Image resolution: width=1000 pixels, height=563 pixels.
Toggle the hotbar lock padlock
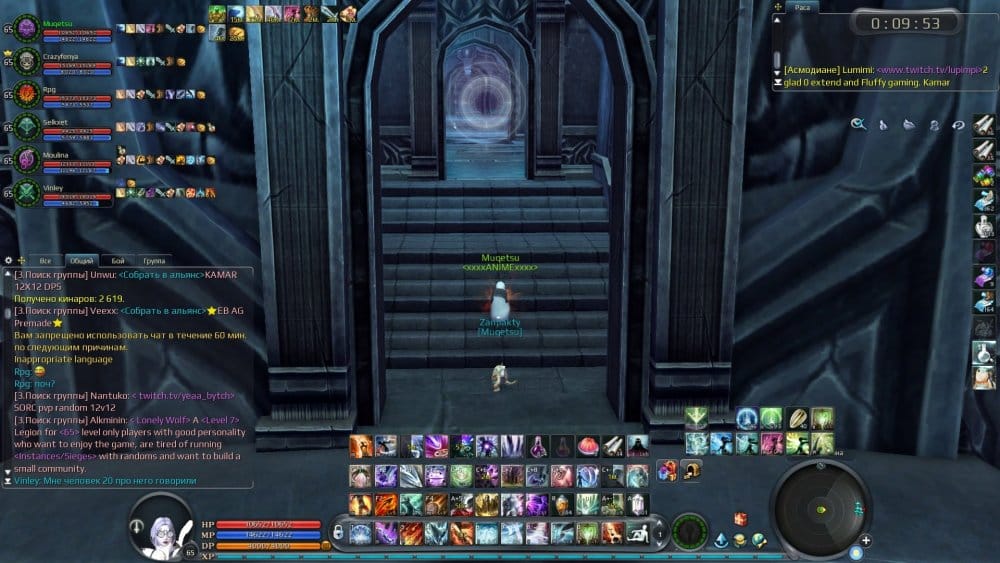339,531
